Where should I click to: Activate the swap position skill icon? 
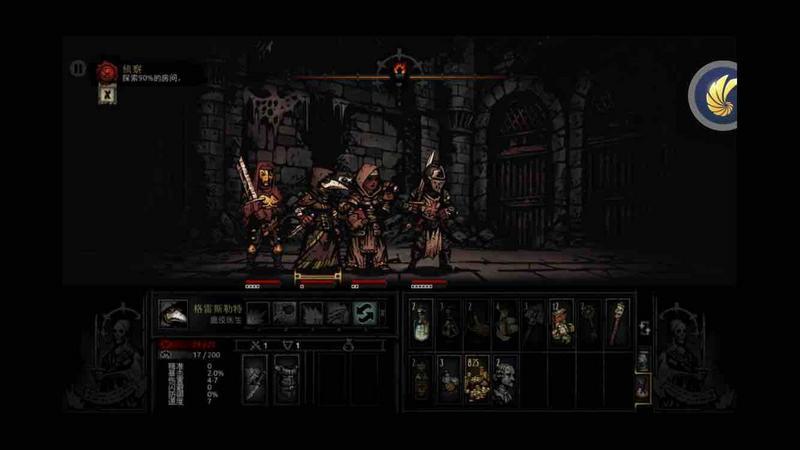(x=364, y=314)
